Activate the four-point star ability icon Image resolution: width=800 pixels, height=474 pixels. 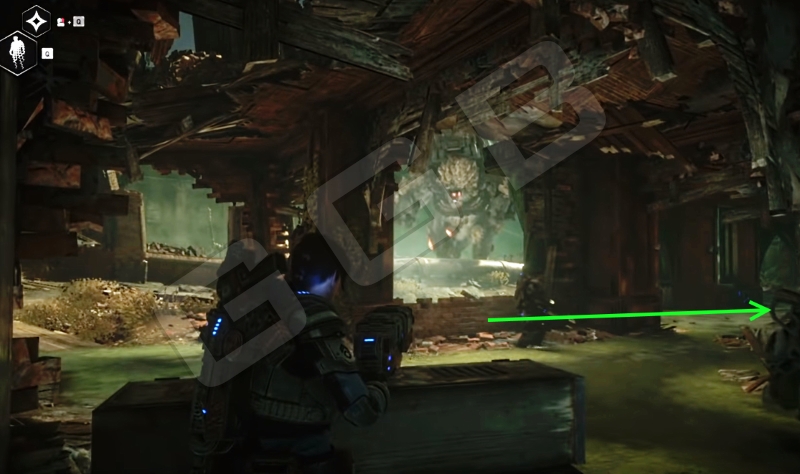[37, 19]
